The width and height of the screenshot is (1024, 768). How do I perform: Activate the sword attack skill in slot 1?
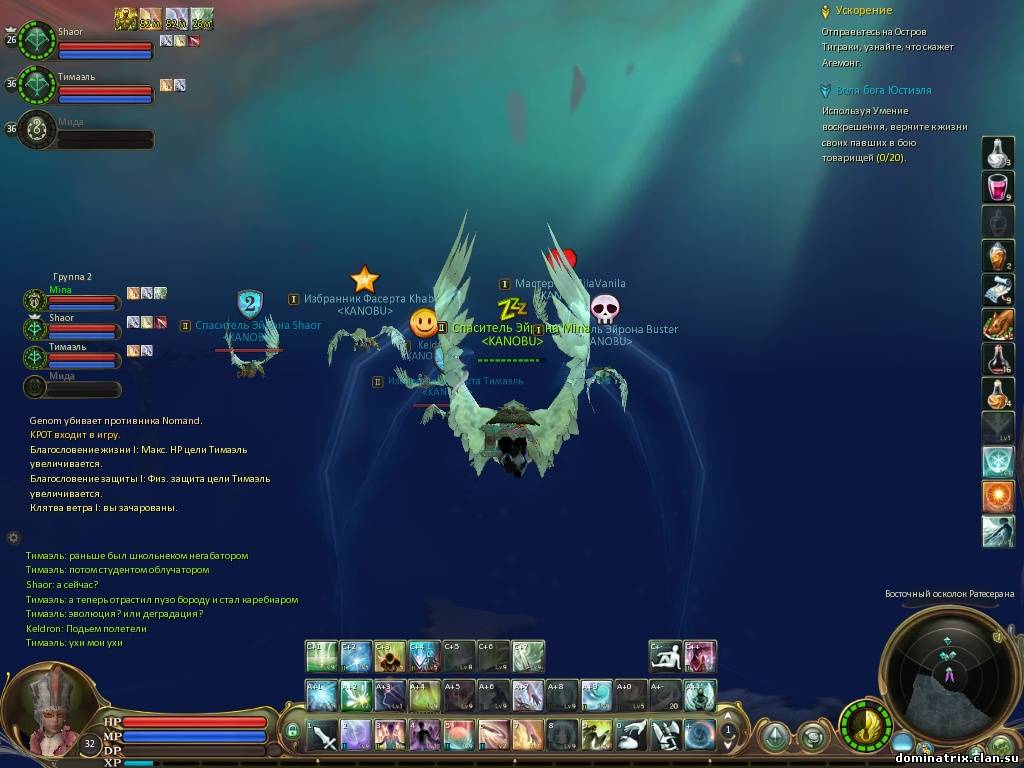(x=323, y=735)
